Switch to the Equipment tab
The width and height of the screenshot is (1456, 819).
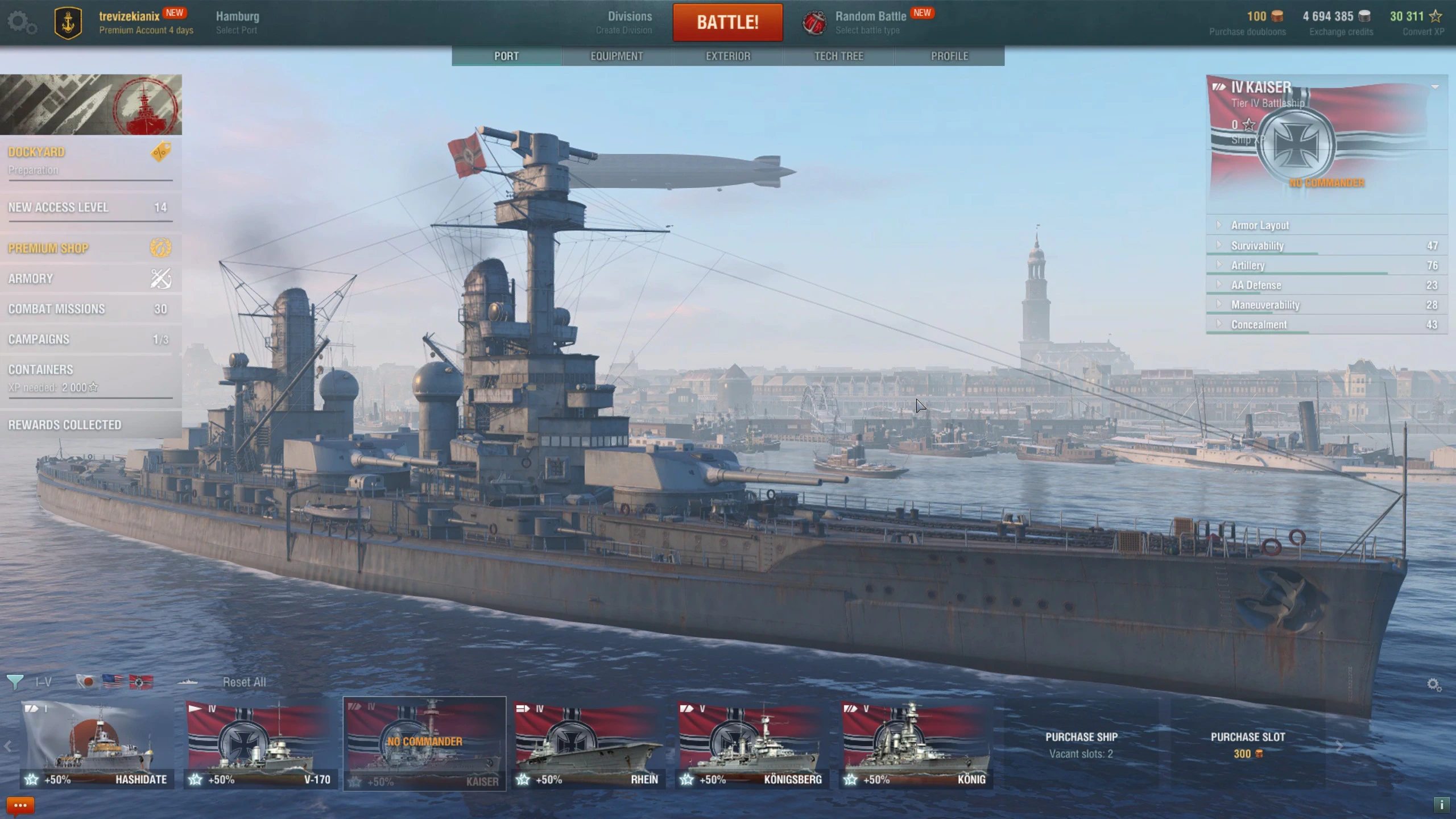617,56
